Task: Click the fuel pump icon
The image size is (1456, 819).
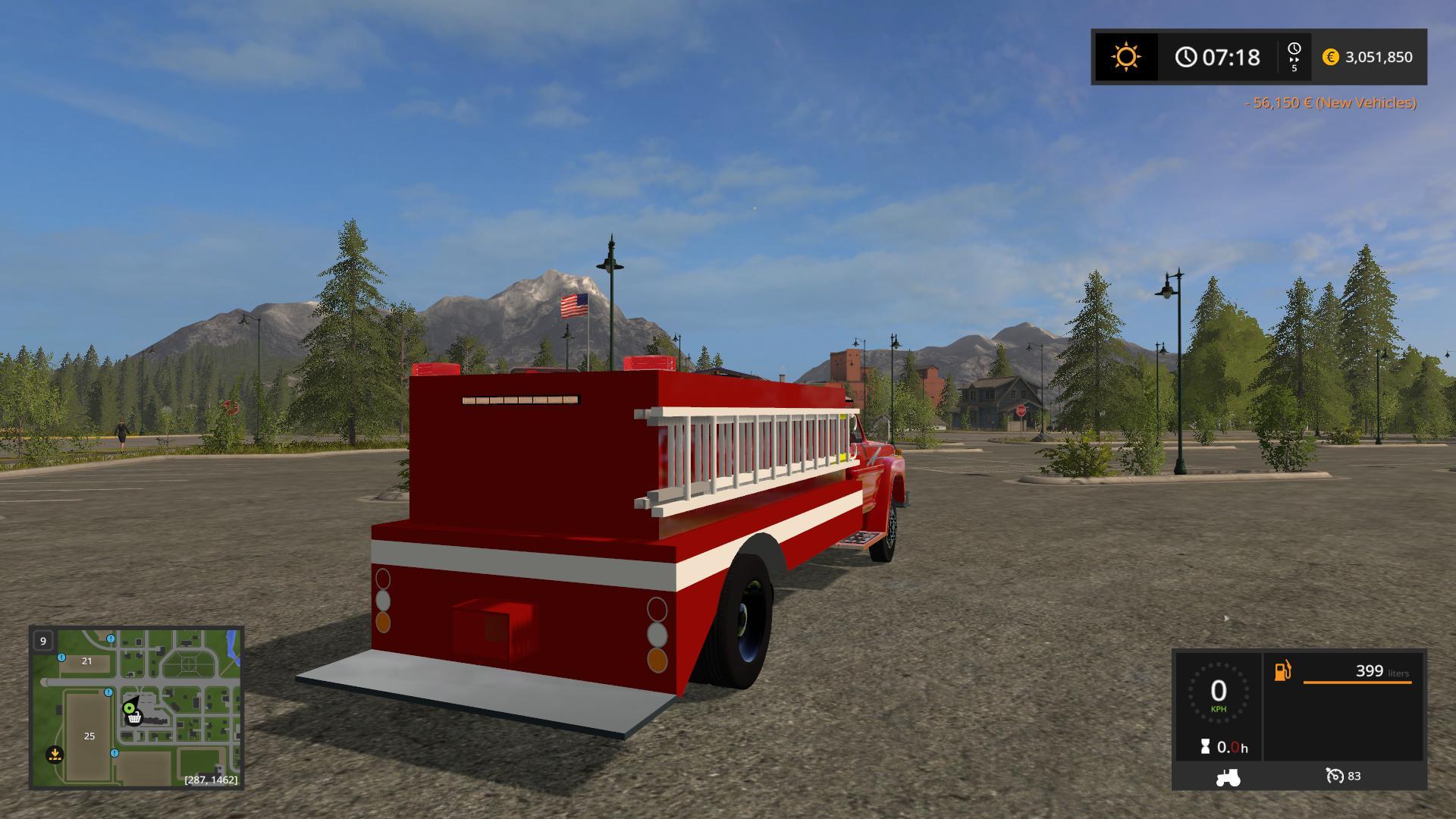Action: click(x=1282, y=671)
